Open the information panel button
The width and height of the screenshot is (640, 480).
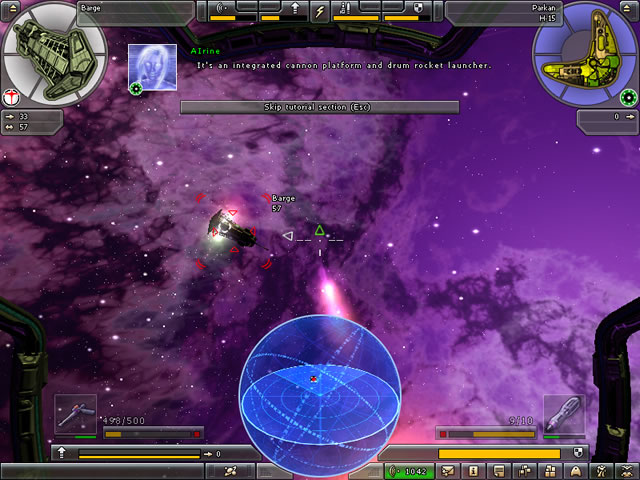coord(473,470)
